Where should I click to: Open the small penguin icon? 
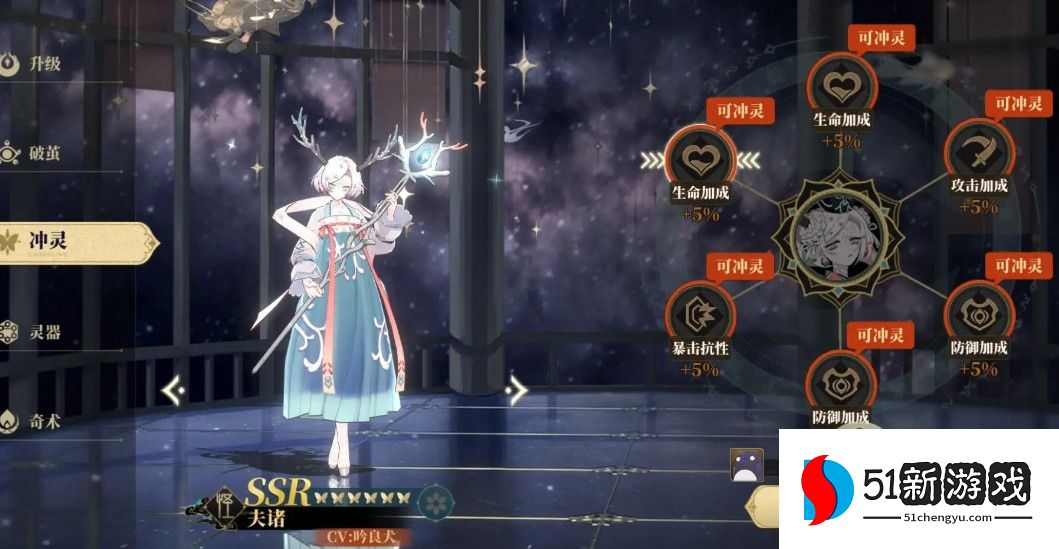tap(746, 465)
